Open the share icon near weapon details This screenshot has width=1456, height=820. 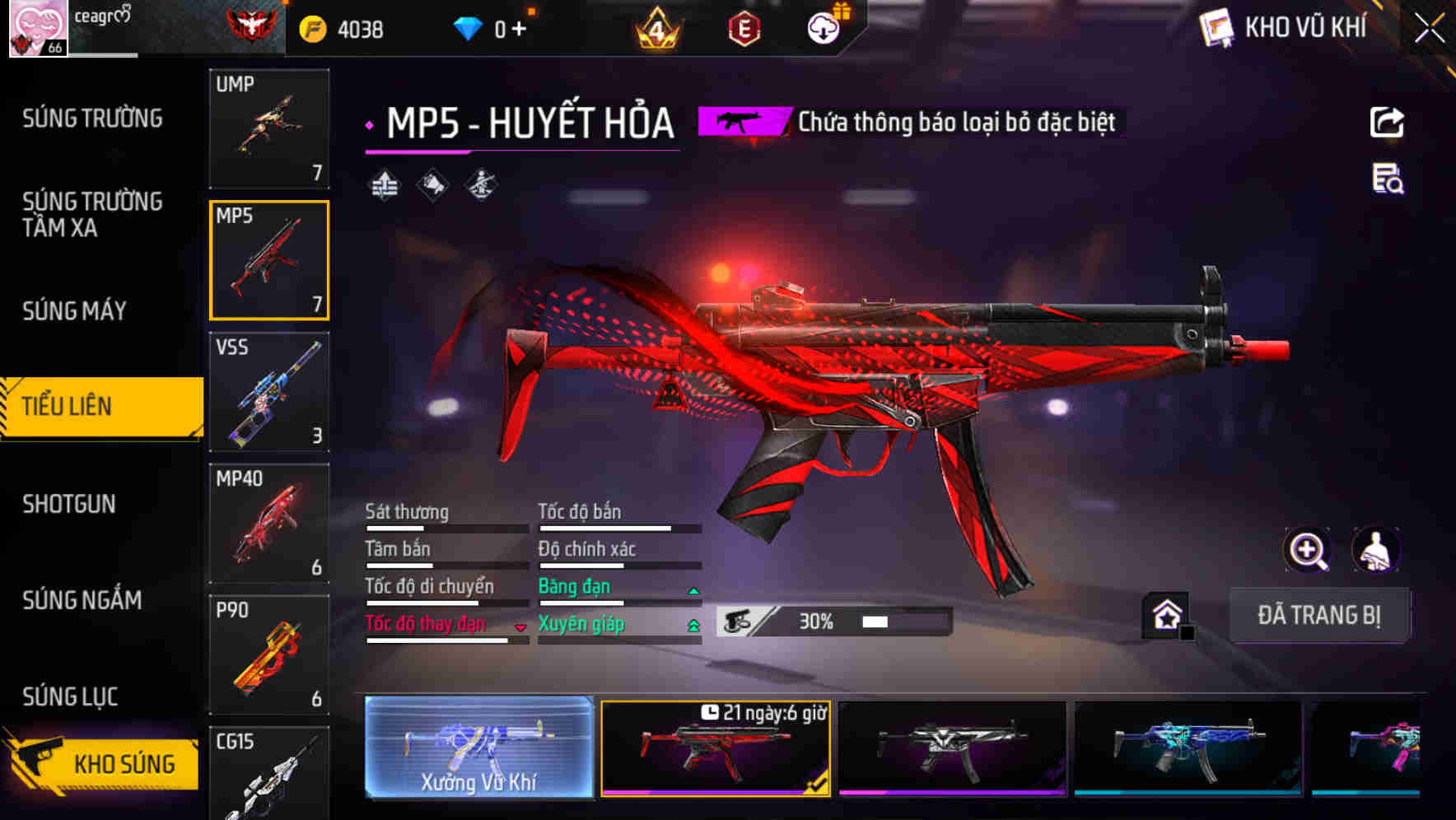click(1386, 122)
